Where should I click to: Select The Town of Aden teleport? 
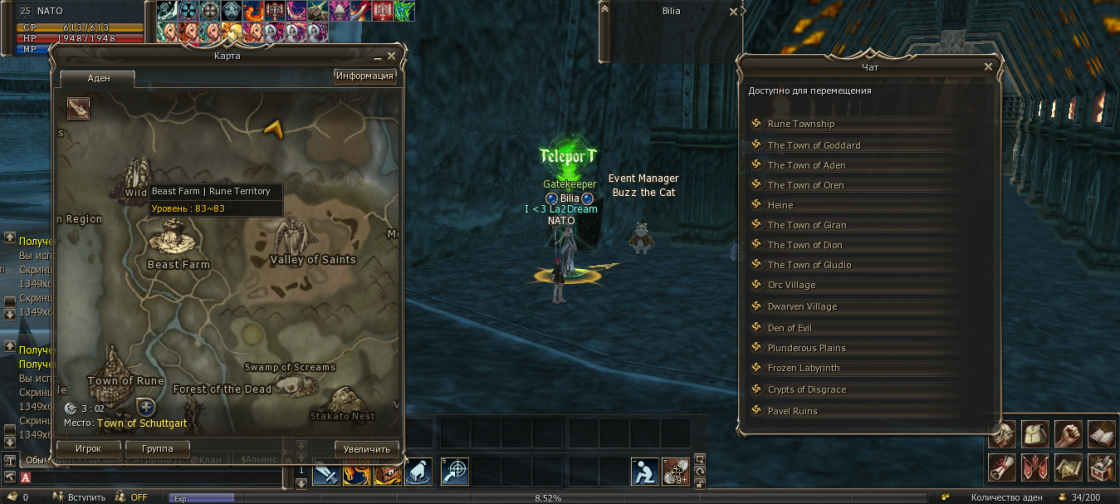806,165
